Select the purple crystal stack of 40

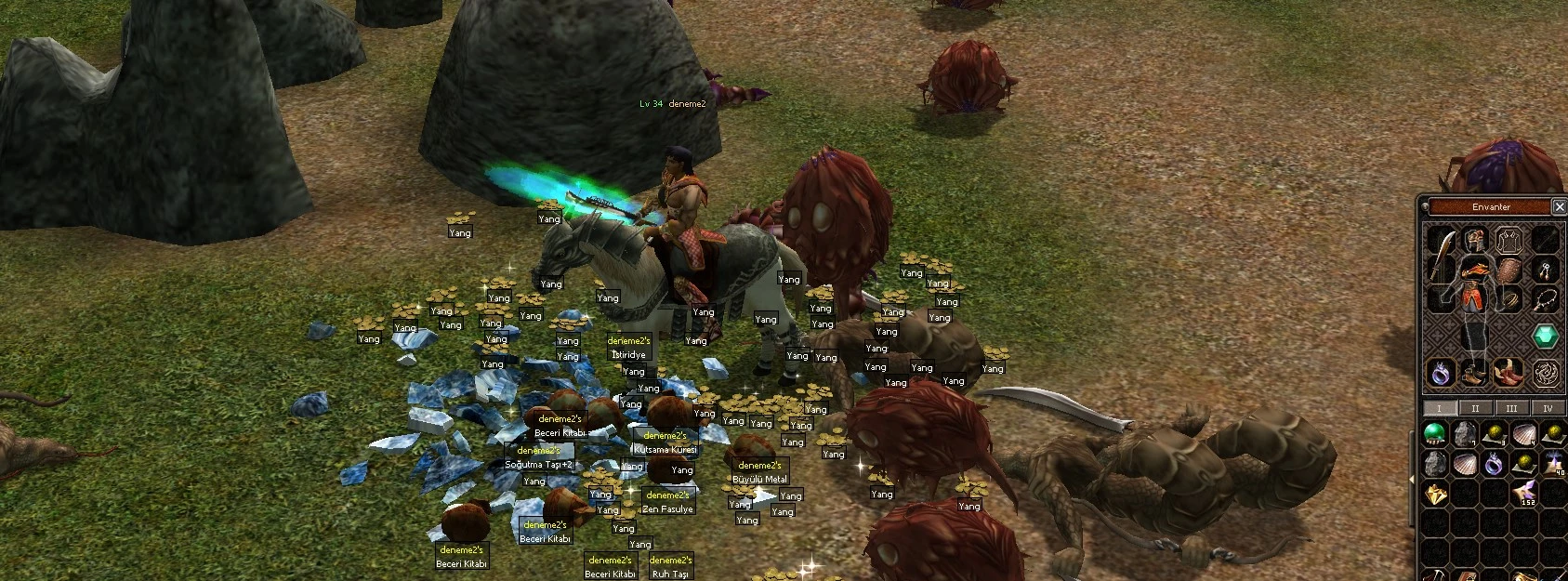[1554, 463]
